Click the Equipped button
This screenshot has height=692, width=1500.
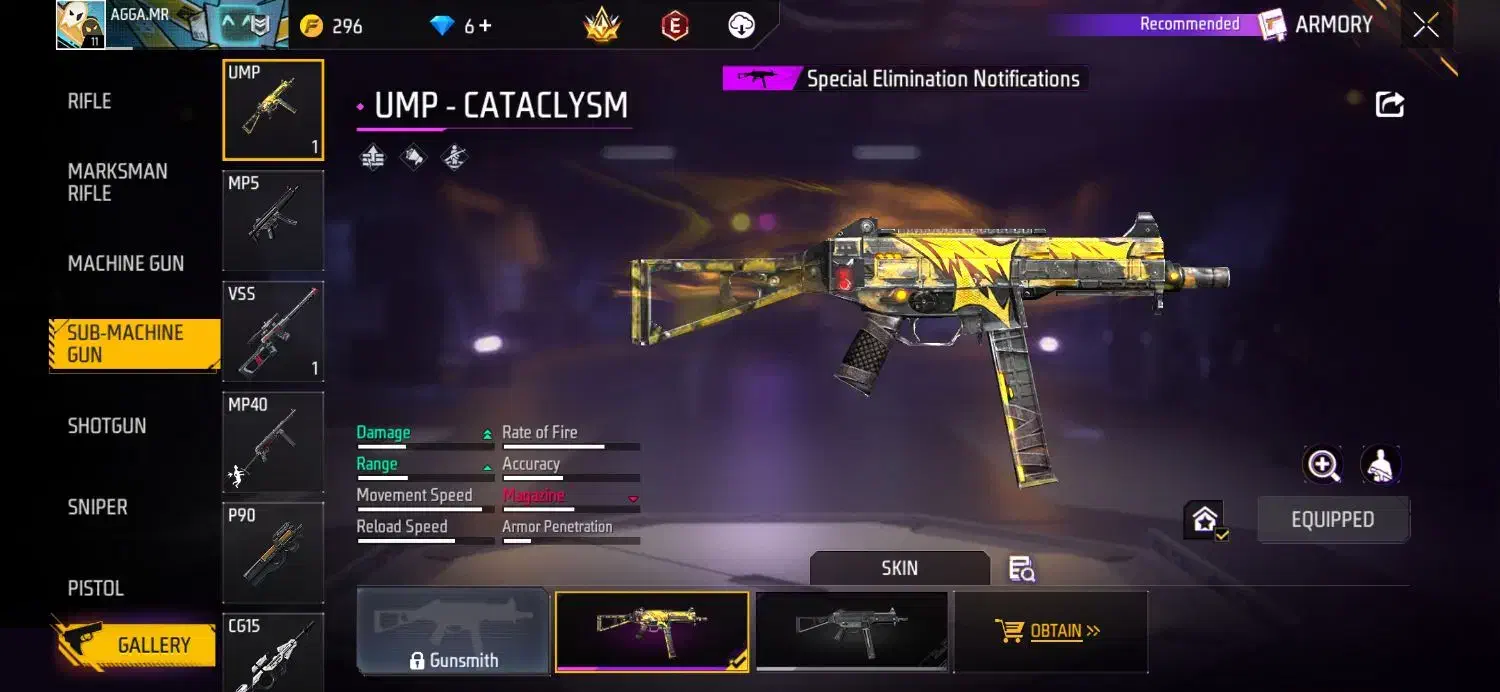click(x=1332, y=520)
